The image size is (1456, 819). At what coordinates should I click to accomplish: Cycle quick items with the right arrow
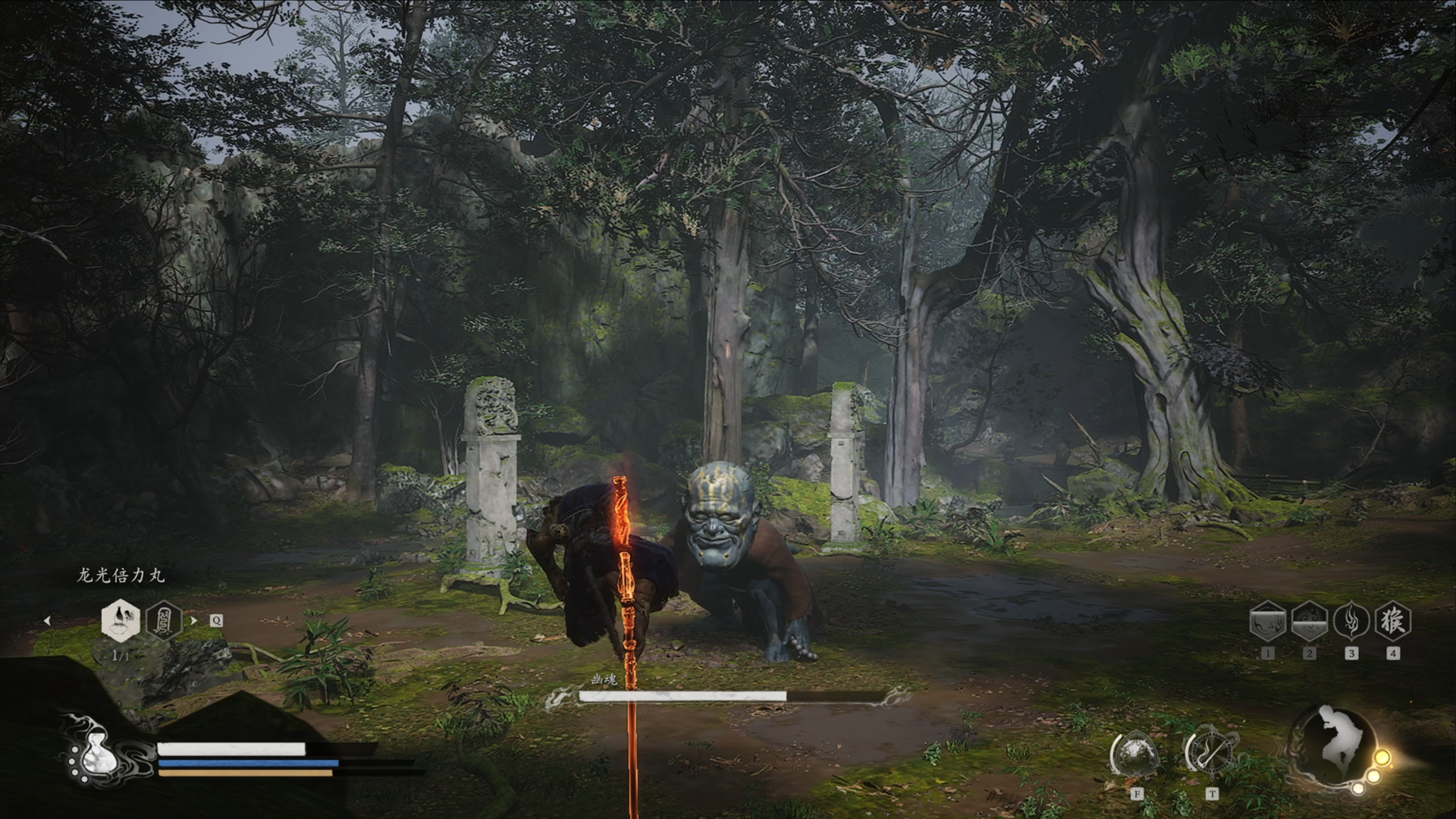(193, 620)
